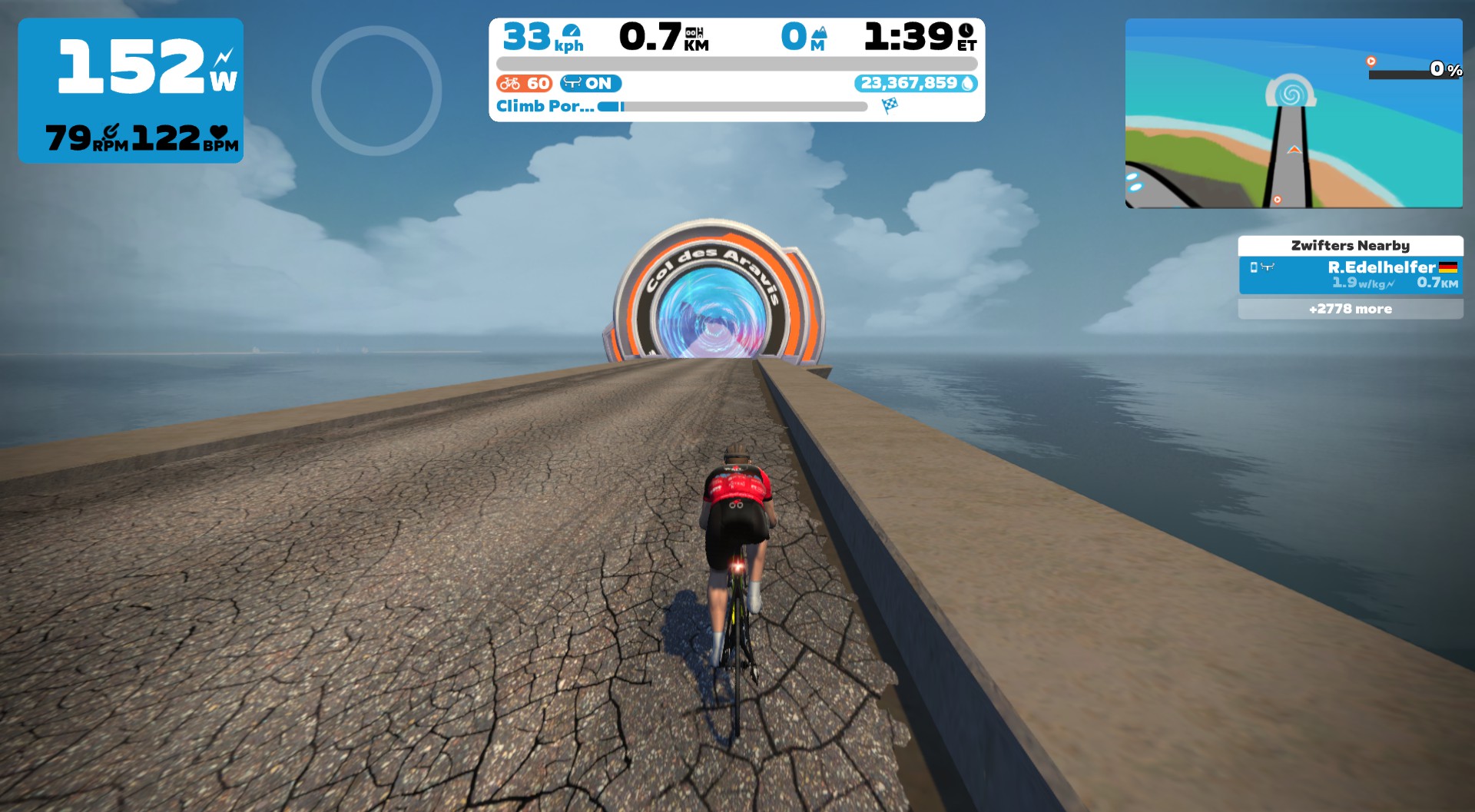Select R.Edelhelfer in Zwifters Nearby list
The height and width of the screenshot is (812, 1475).
click(x=1350, y=275)
